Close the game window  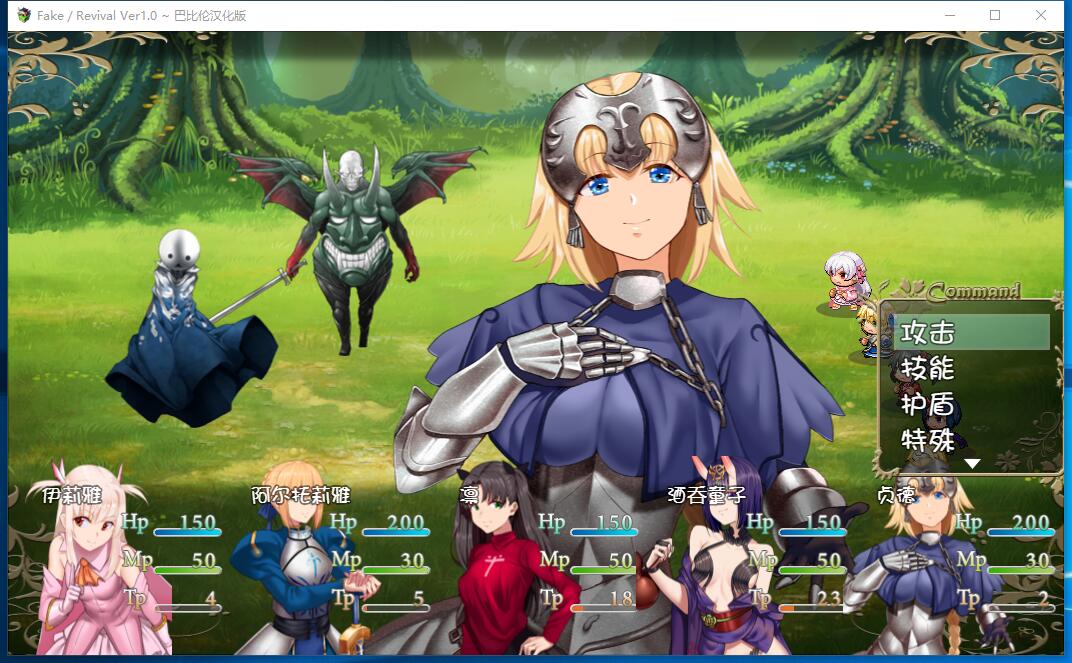(1041, 15)
